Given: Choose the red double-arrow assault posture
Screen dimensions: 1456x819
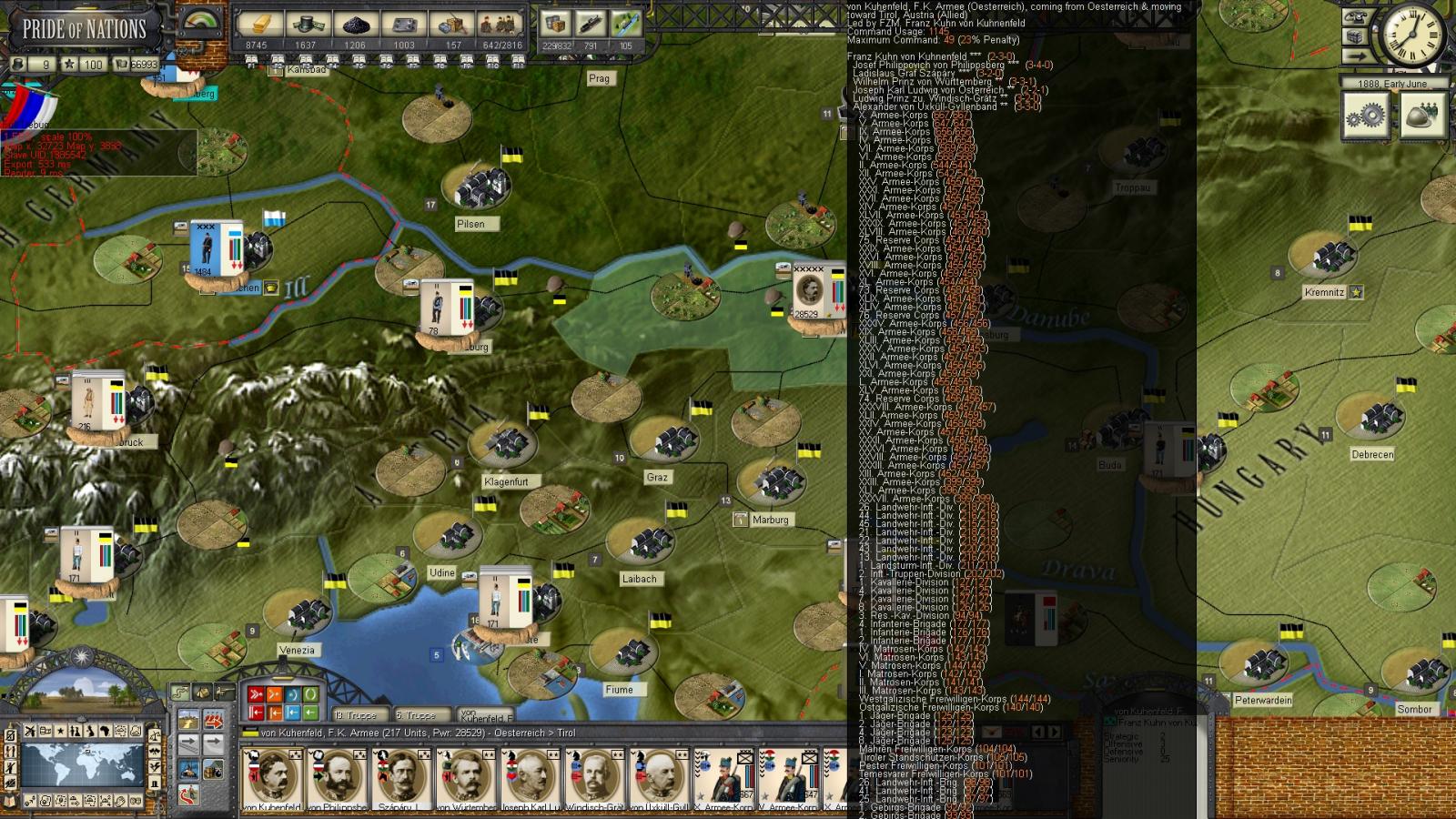Looking at the screenshot, I should [x=256, y=694].
